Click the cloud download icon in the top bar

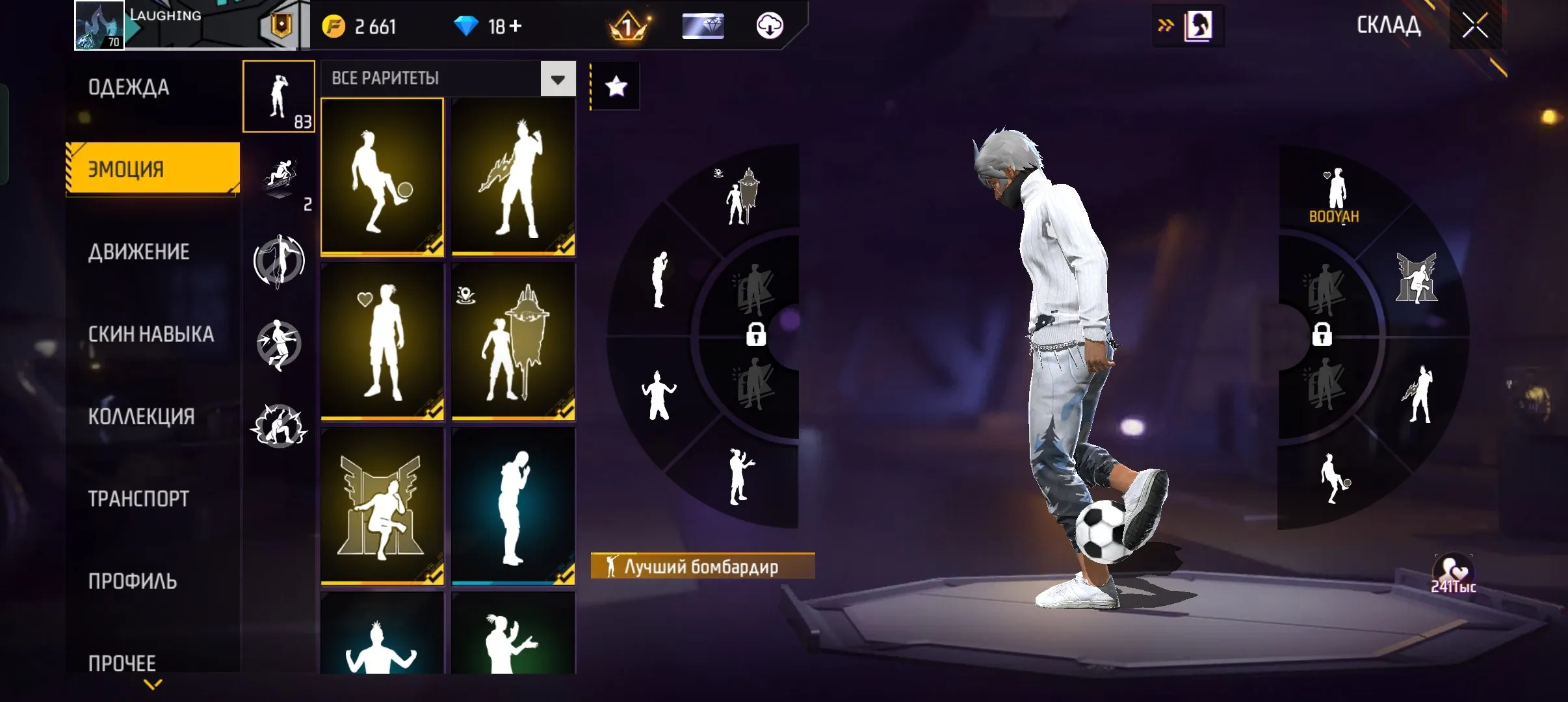[x=771, y=27]
